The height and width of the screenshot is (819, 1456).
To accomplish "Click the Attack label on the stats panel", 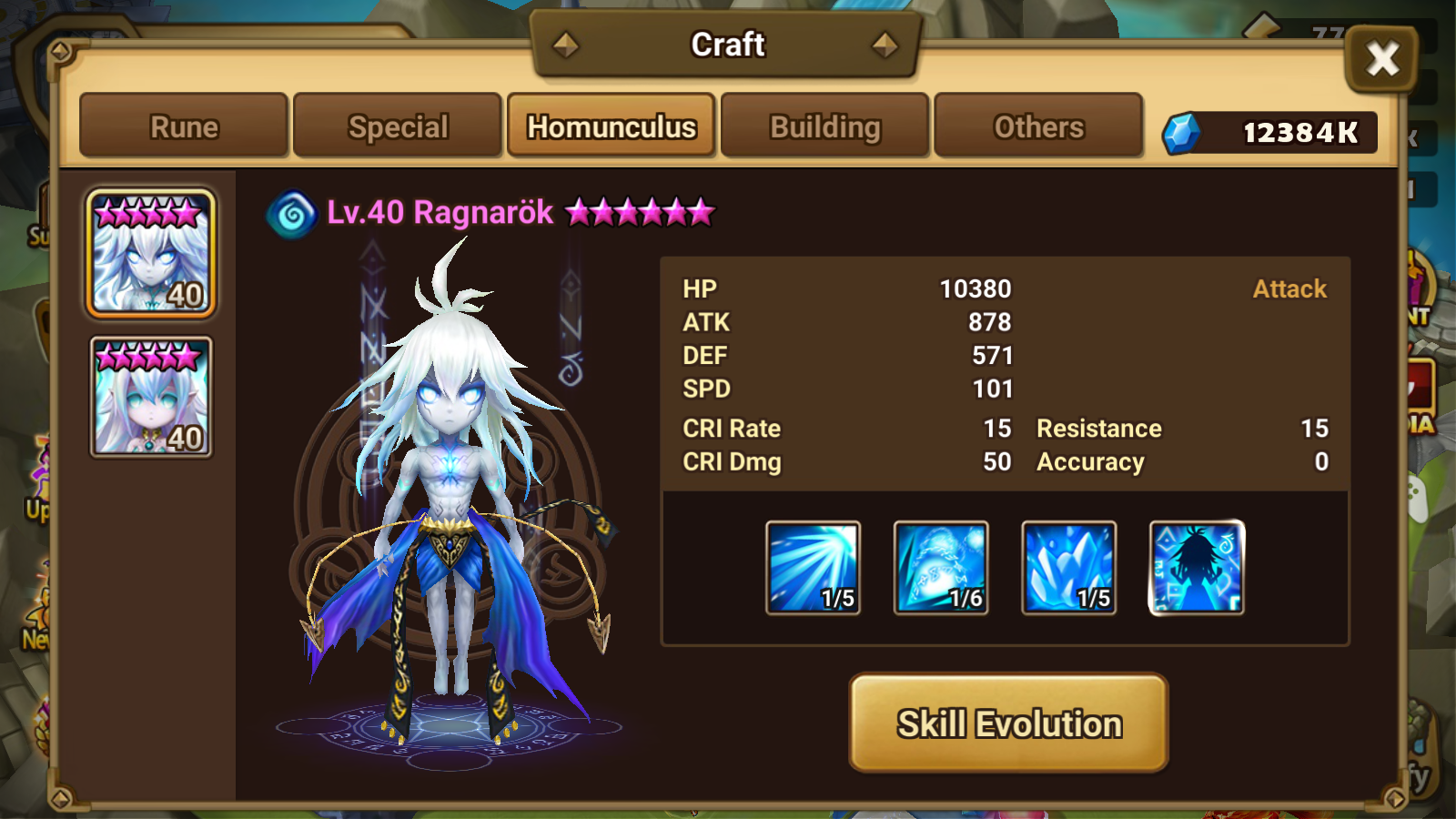I will pos(1289,288).
